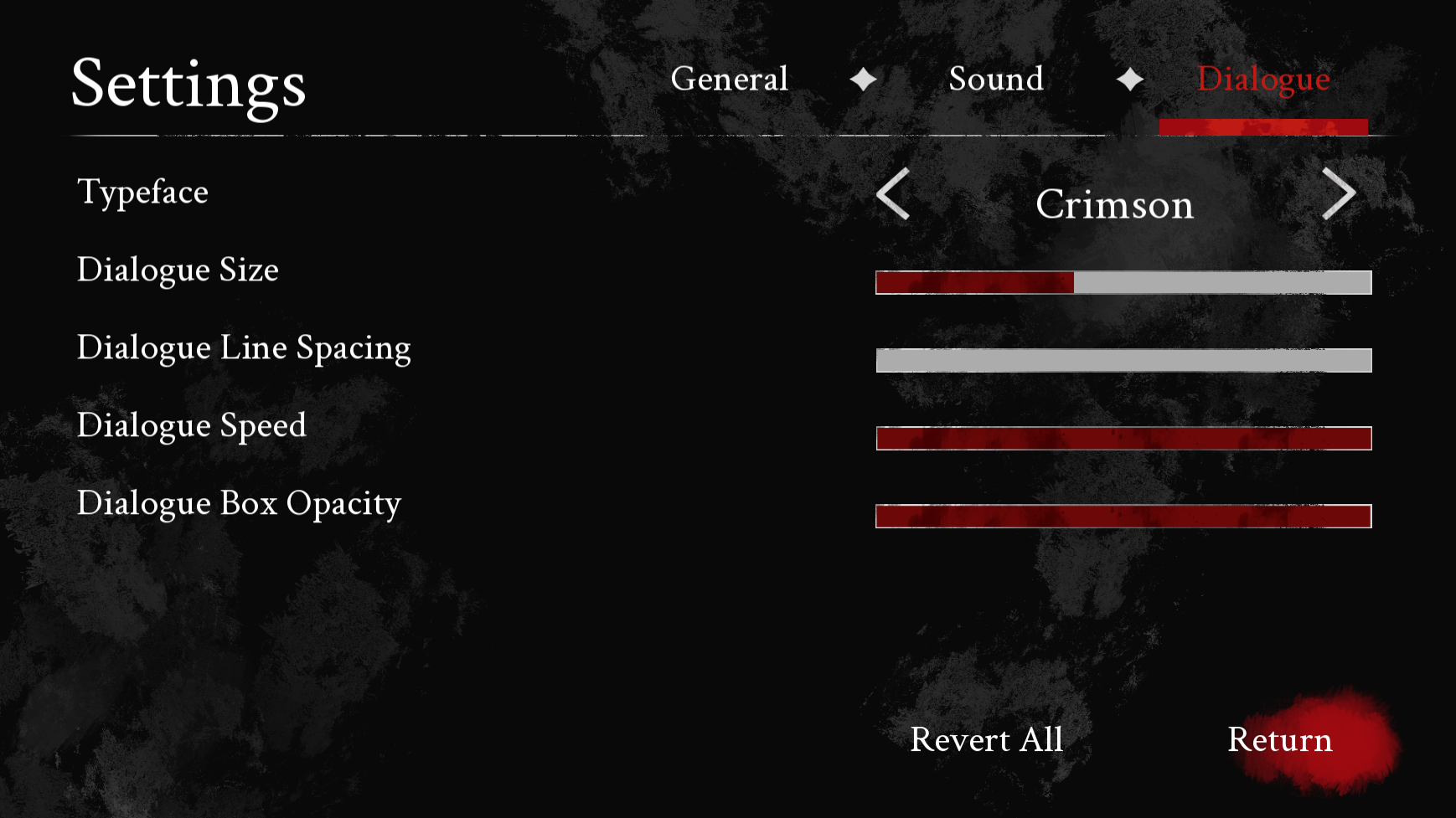The height and width of the screenshot is (818, 1456).
Task: Click the Typeface label
Action: tap(142, 192)
